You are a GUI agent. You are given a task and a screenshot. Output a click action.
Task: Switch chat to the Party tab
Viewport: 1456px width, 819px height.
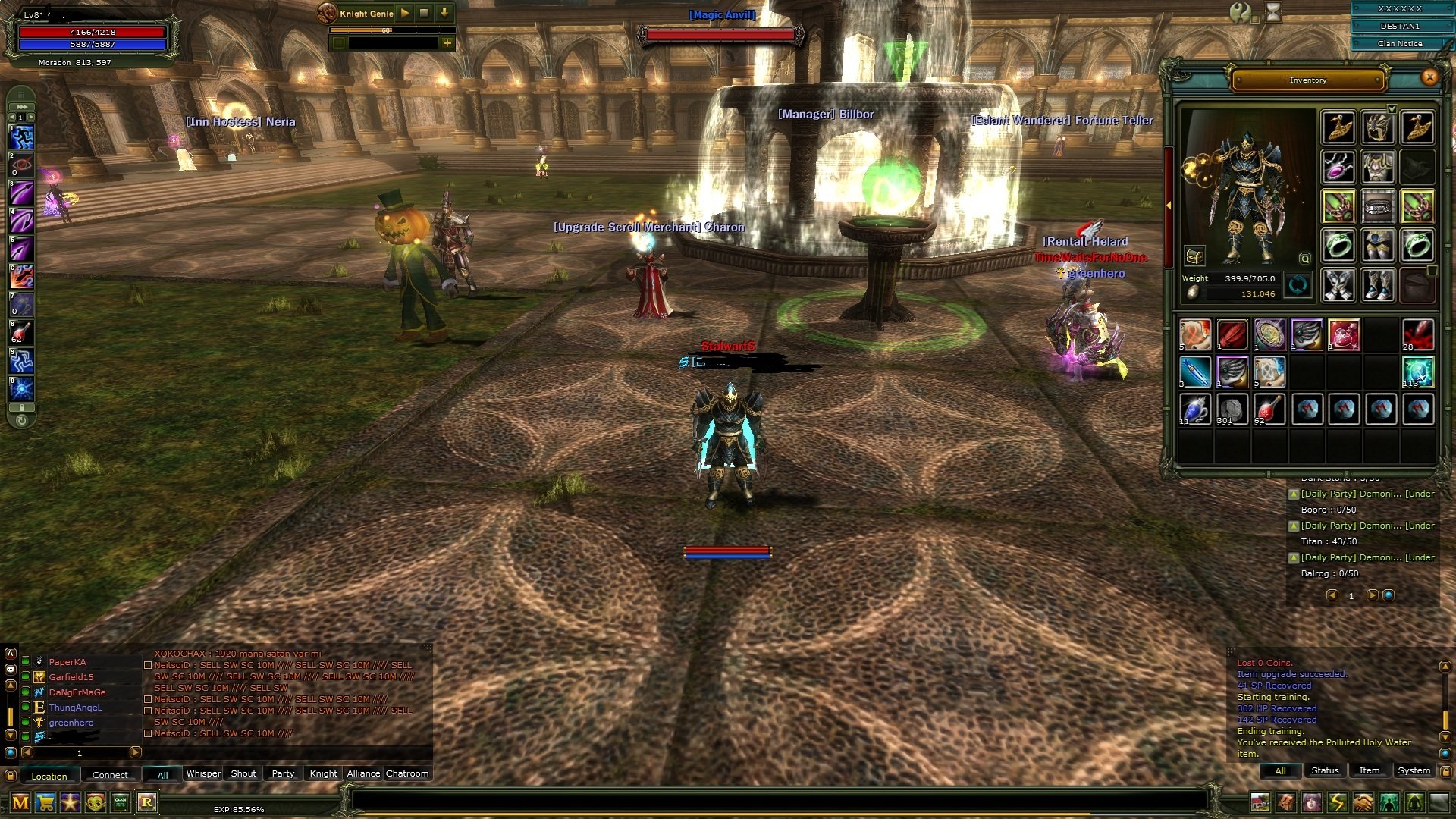coord(283,773)
